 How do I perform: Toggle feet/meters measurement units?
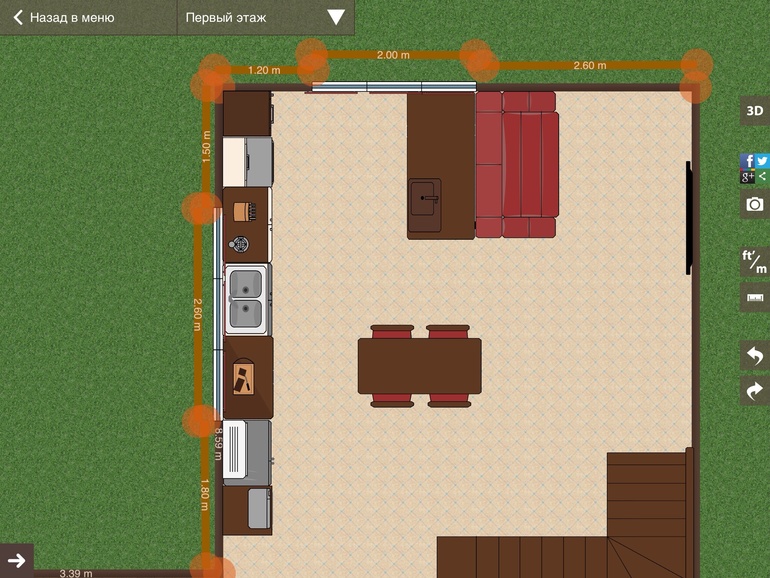coord(754,262)
